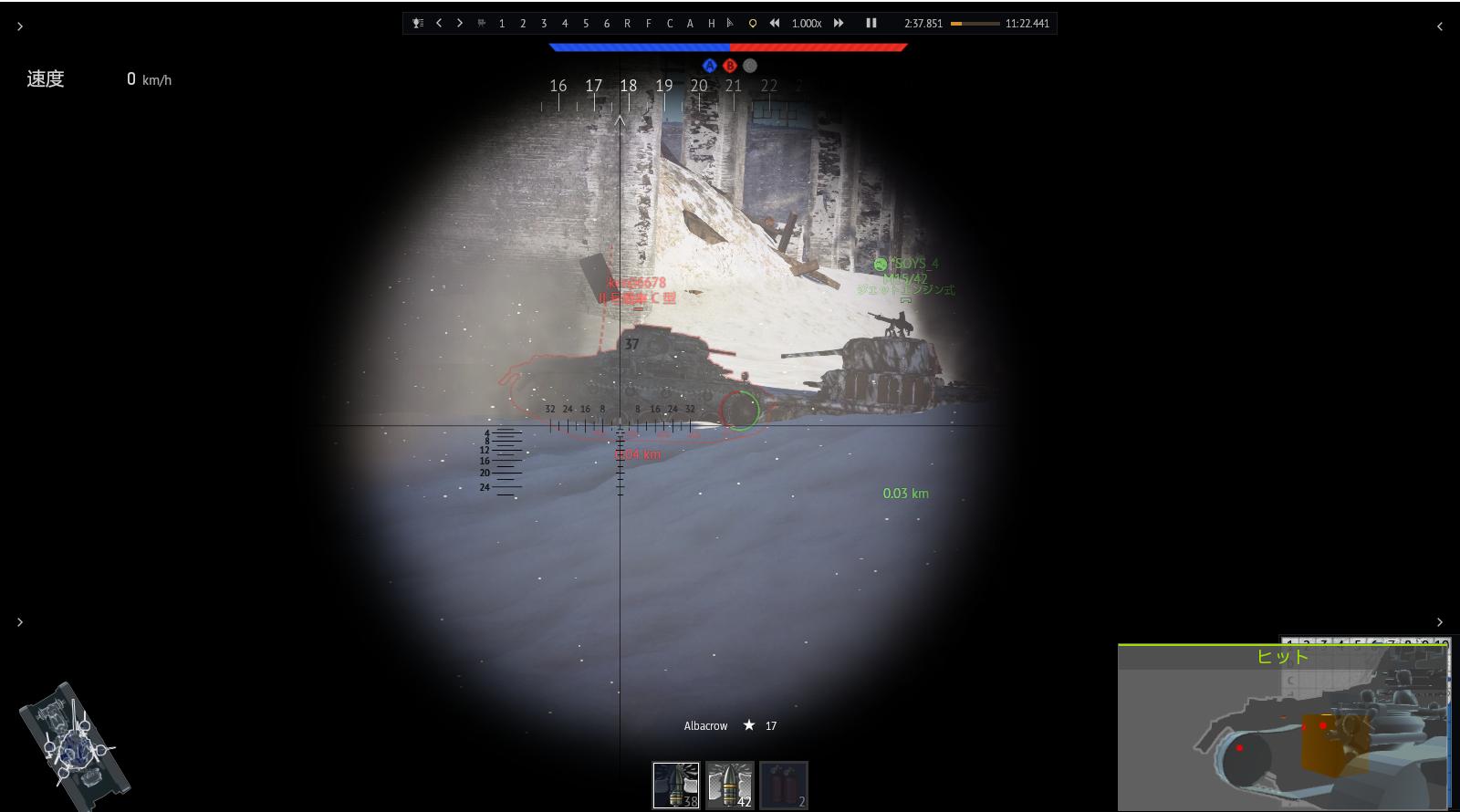Expand the lower-left panel arrow
This screenshot has width=1460, height=812.
(x=19, y=621)
